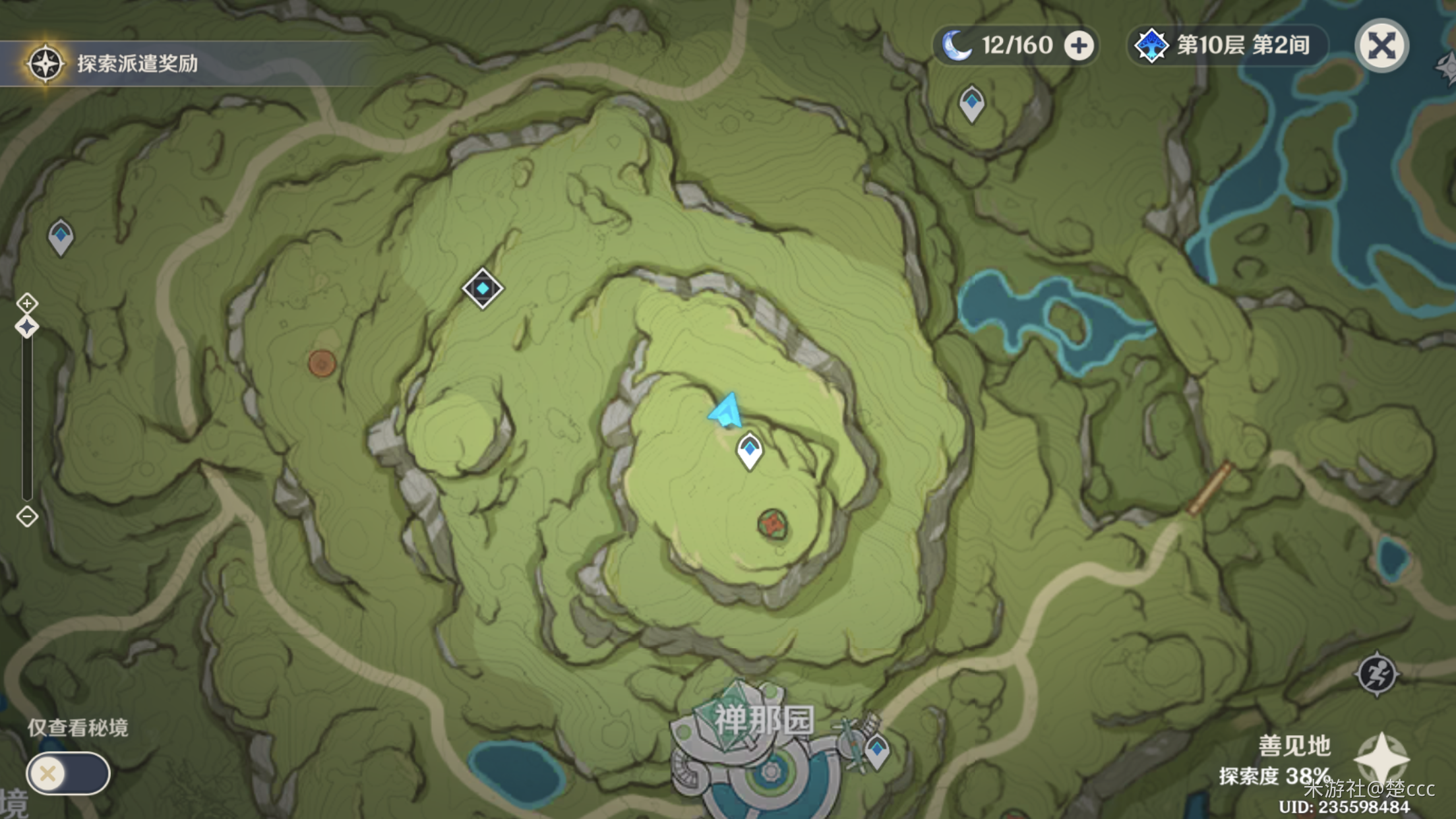Select the diamond-shaped domain marker
This screenshot has width=1456, height=819.
pyautogui.click(x=483, y=289)
